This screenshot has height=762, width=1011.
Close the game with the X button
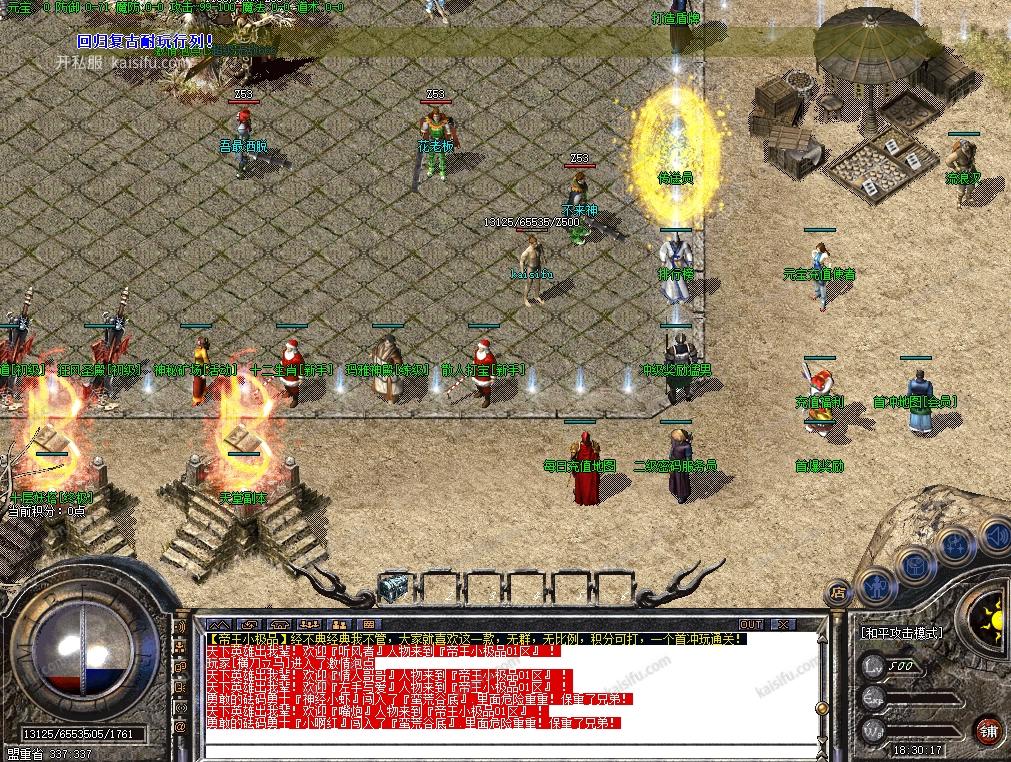point(784,624)
